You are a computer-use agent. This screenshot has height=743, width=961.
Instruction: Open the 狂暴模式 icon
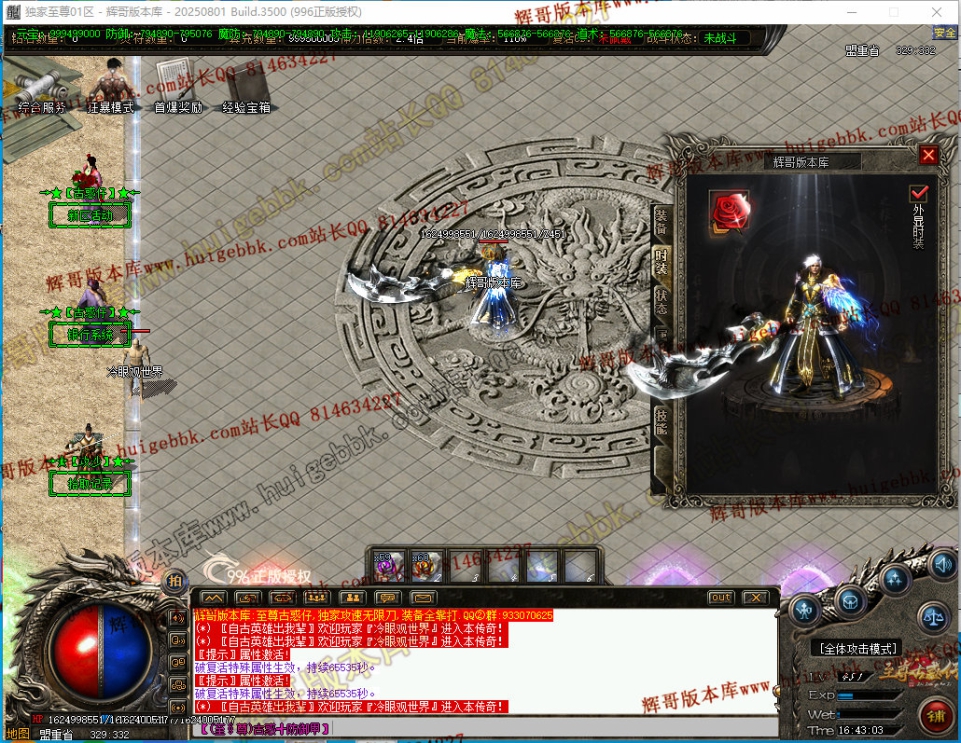point(110,88)
